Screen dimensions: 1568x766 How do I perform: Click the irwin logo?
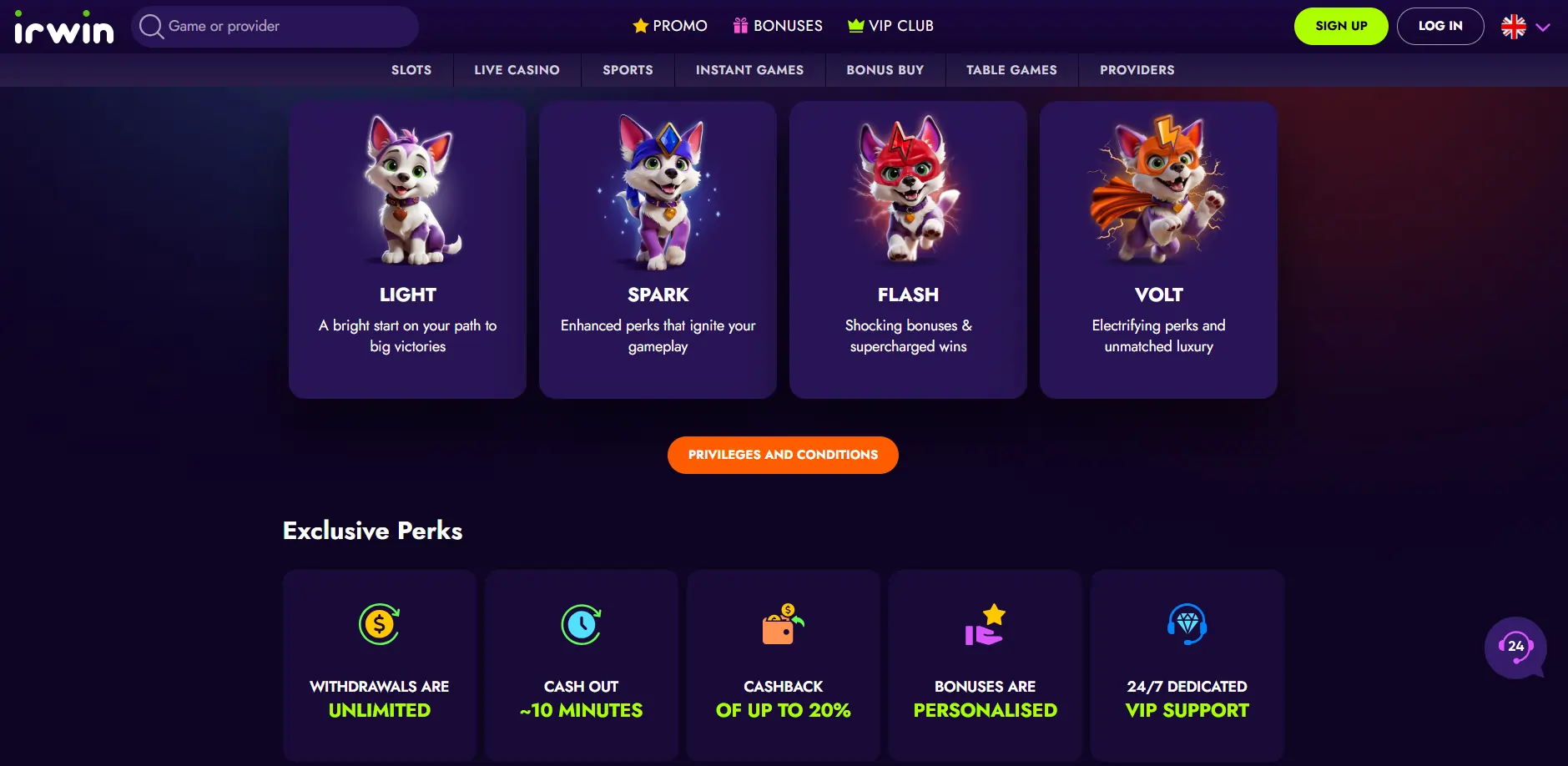coord(64,28)
